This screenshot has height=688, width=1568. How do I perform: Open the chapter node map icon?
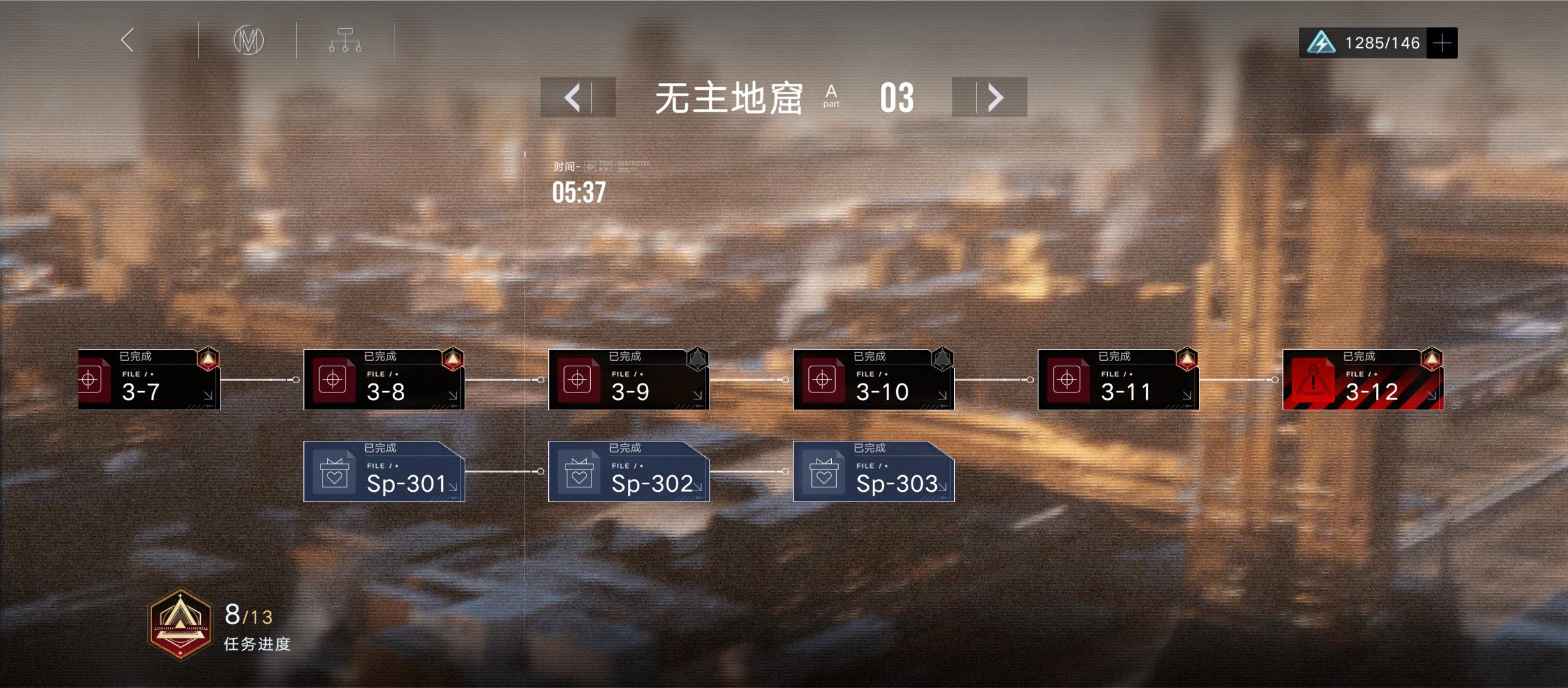pyautogui.click(x=345, y=39)
